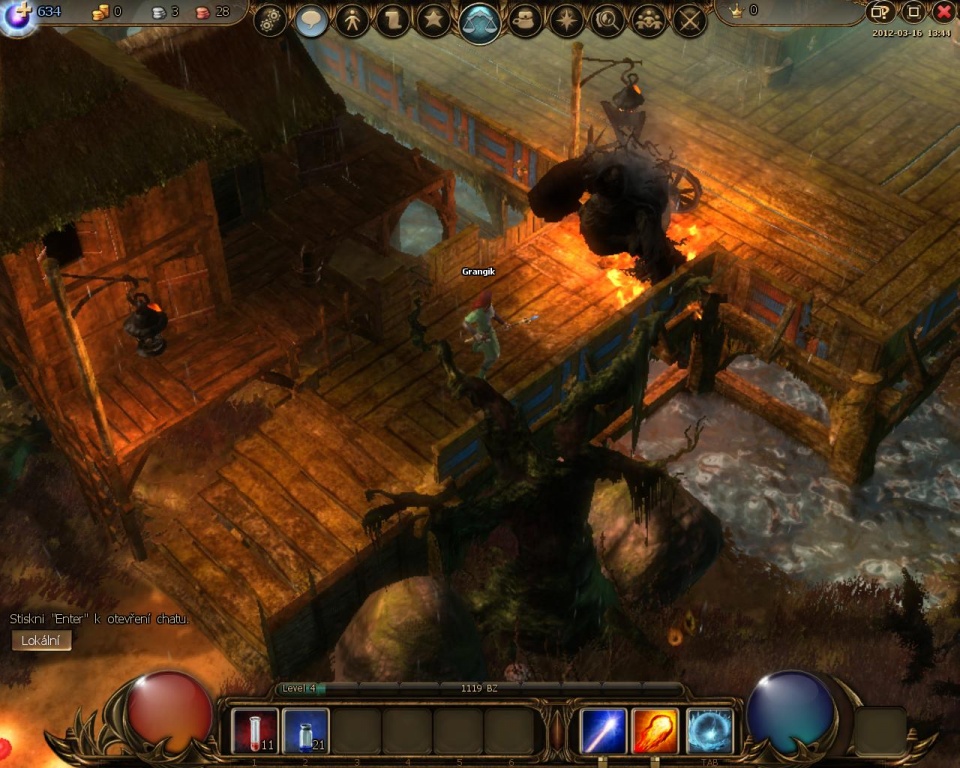The image size is (960, 768).
Task: Toggle fullscreen with the square window button
Action: point(912,12)
